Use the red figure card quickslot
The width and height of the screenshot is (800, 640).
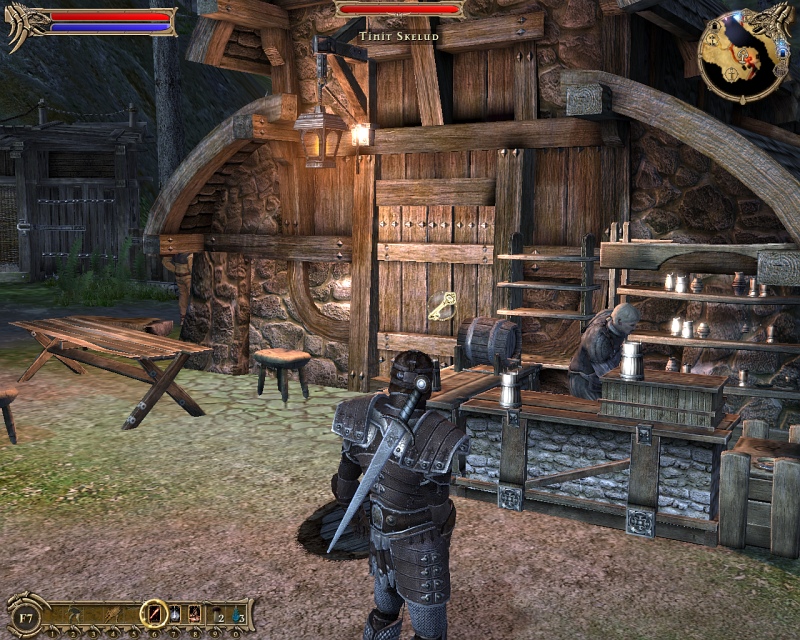pyautogui.click(x=194, y=613)
